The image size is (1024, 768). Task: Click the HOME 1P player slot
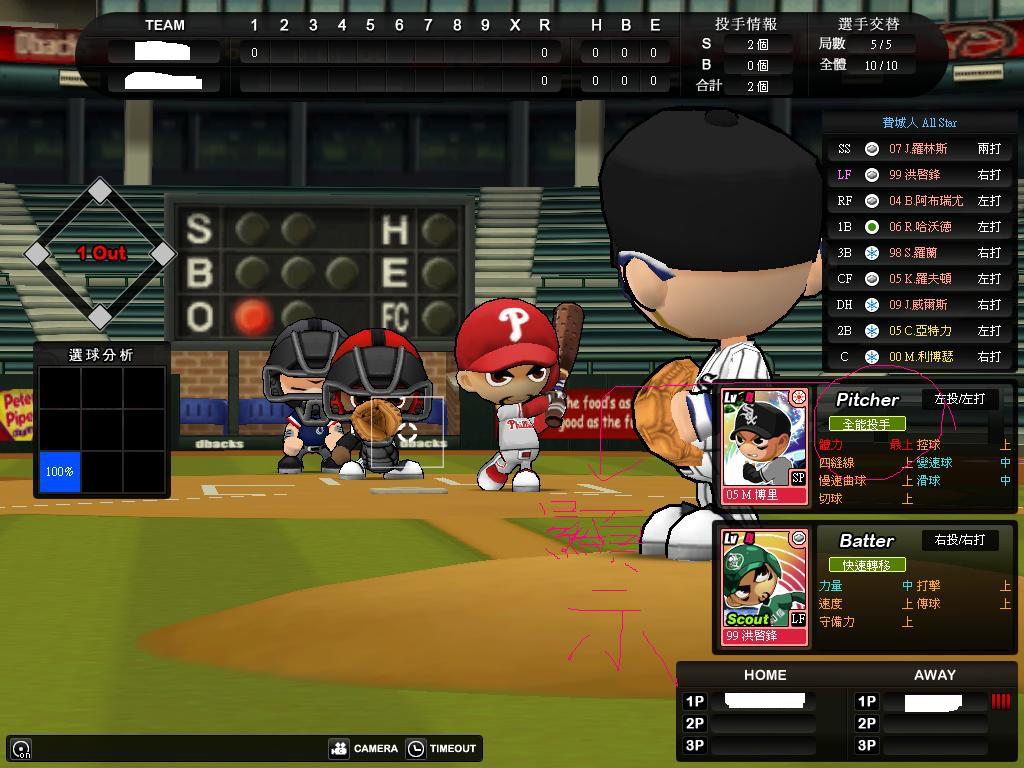(x=763, y=701)
